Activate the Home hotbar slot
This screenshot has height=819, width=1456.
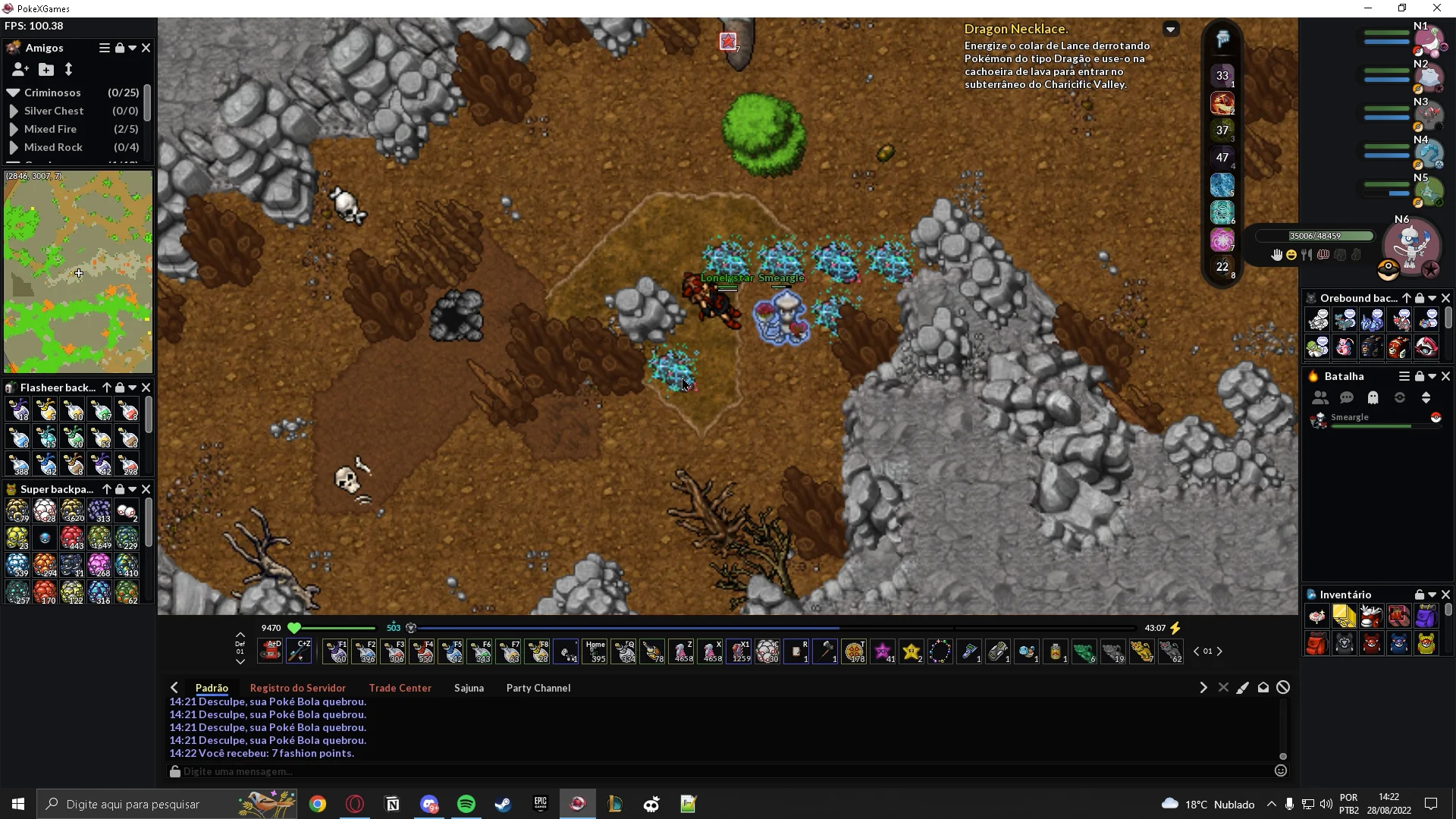click(596, 651)
